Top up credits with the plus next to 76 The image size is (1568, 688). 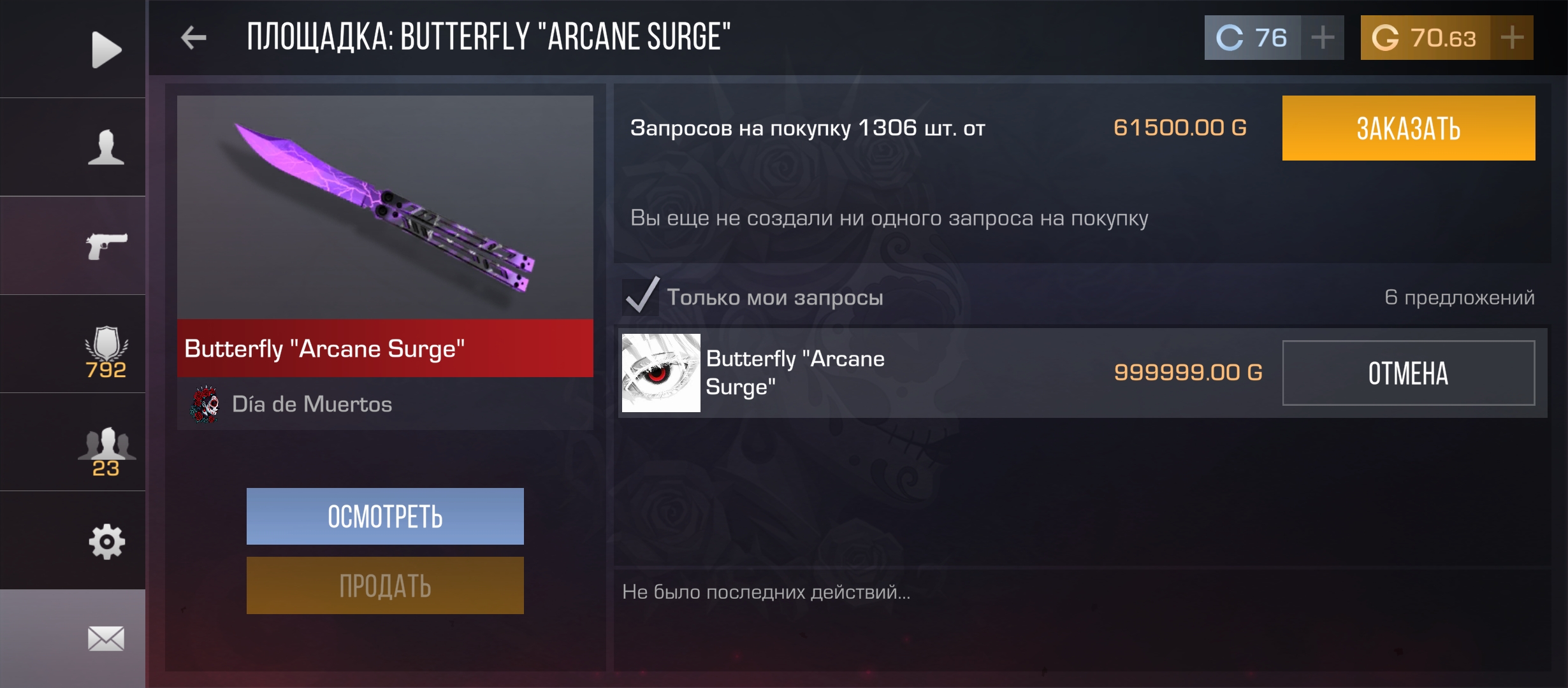[x=1321, y=37]
